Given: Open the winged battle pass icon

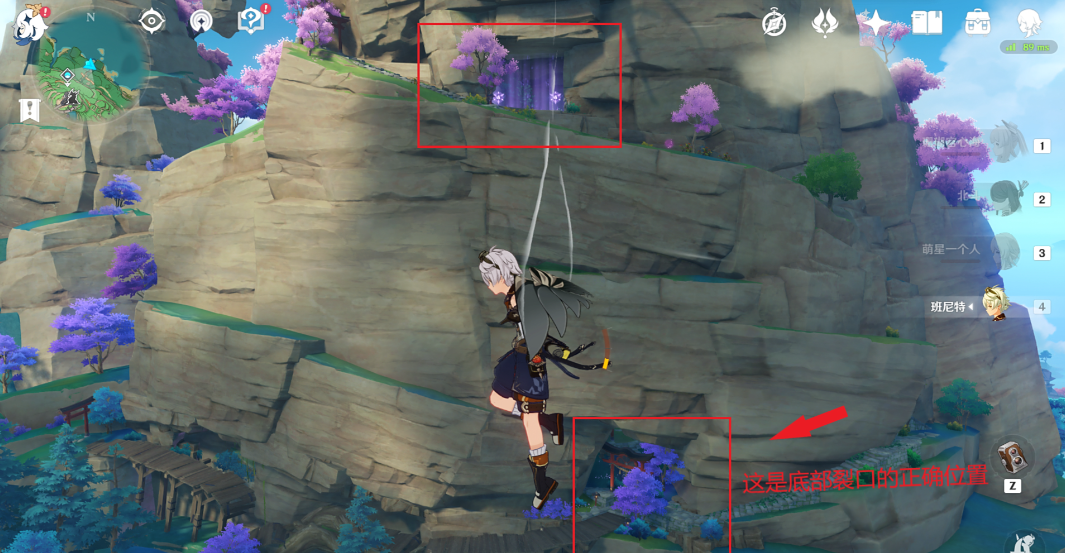Looking at the screenshot, I should (x=825, y=22).
